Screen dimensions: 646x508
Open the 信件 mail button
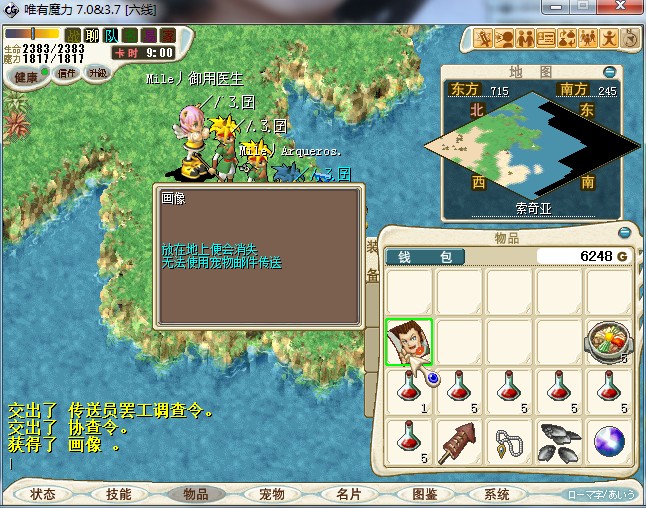coord(67,73)
